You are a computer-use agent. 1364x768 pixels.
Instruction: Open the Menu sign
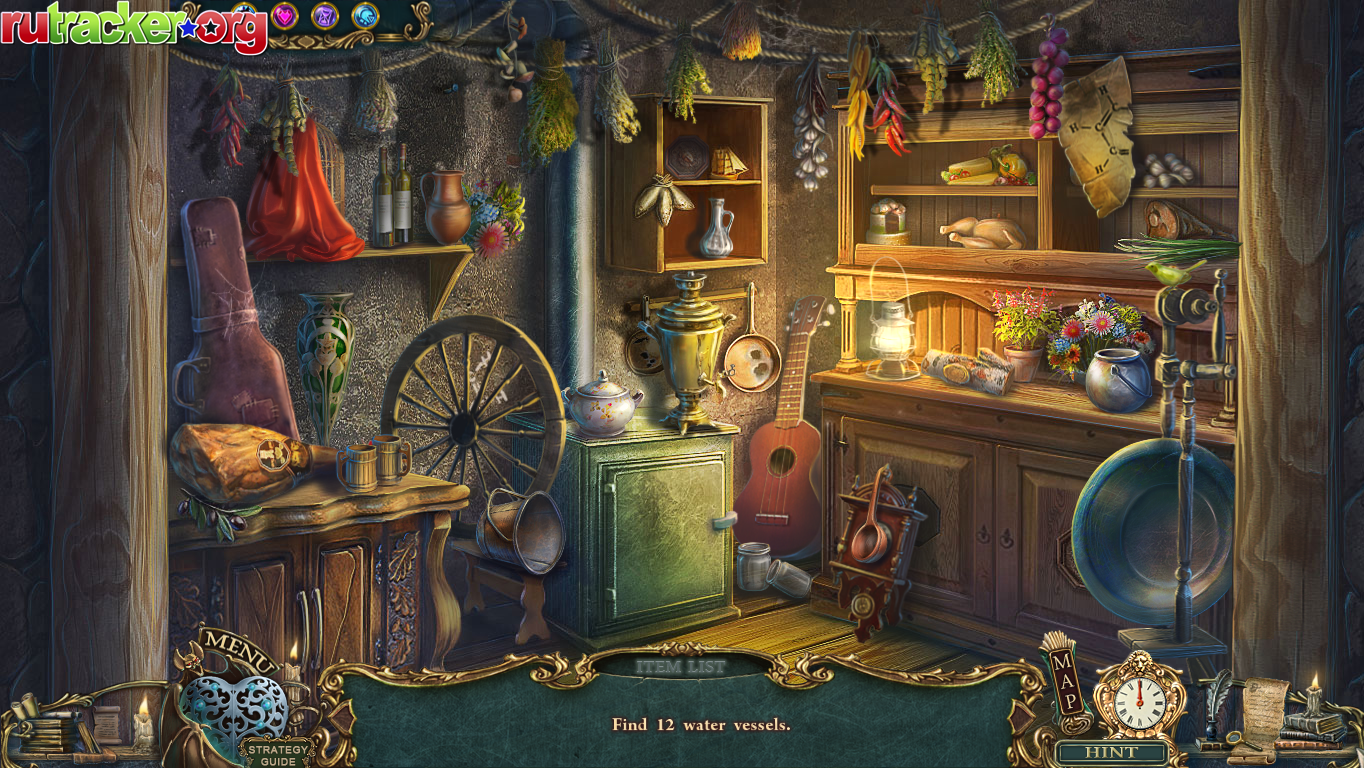pyautogui.click(x=238, y=650)
